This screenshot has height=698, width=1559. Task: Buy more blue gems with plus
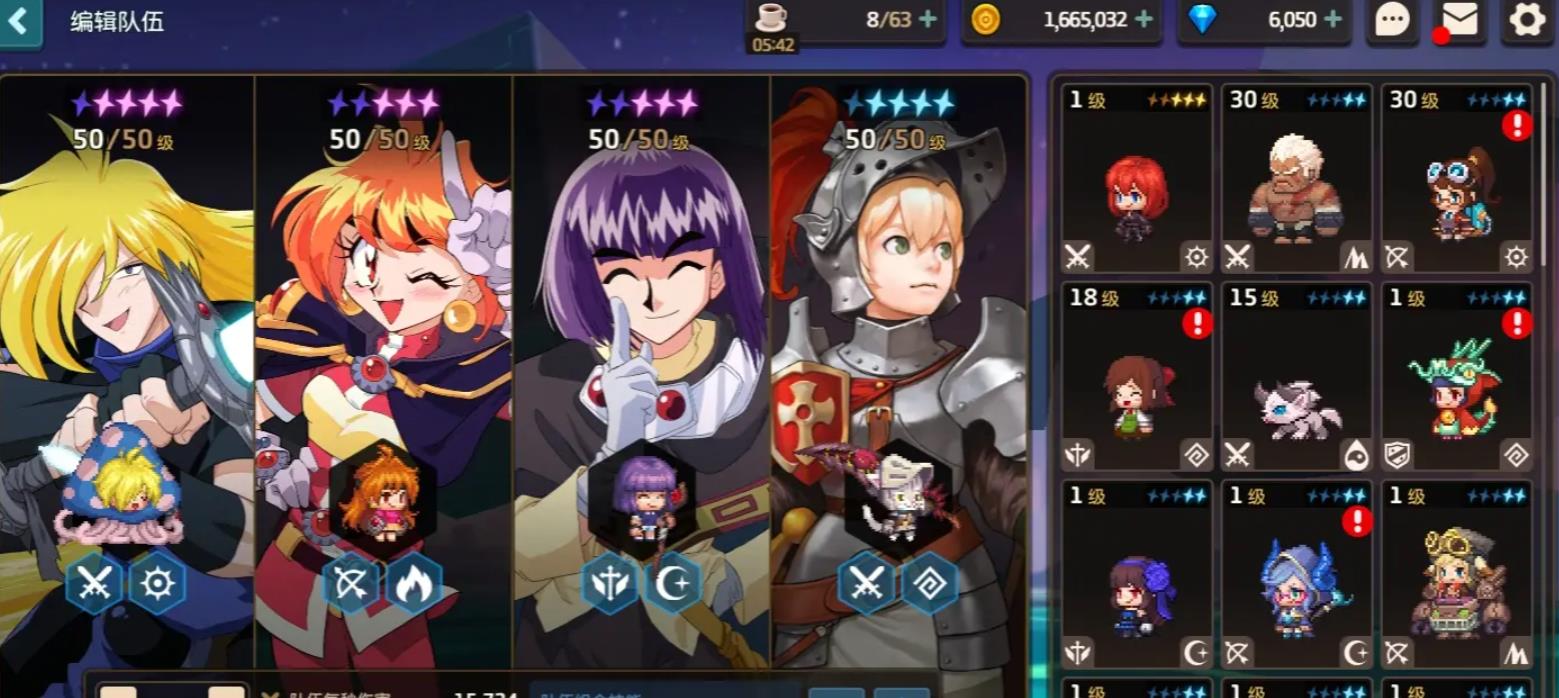[1332, 19]
